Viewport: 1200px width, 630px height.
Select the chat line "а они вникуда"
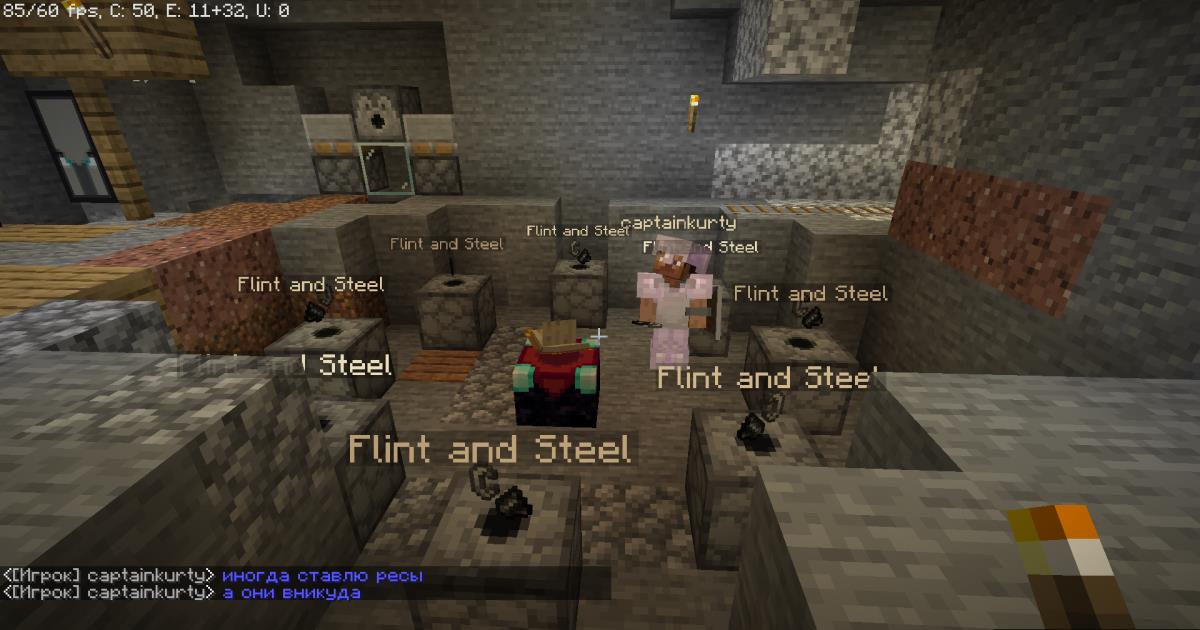tap(291, 593)
